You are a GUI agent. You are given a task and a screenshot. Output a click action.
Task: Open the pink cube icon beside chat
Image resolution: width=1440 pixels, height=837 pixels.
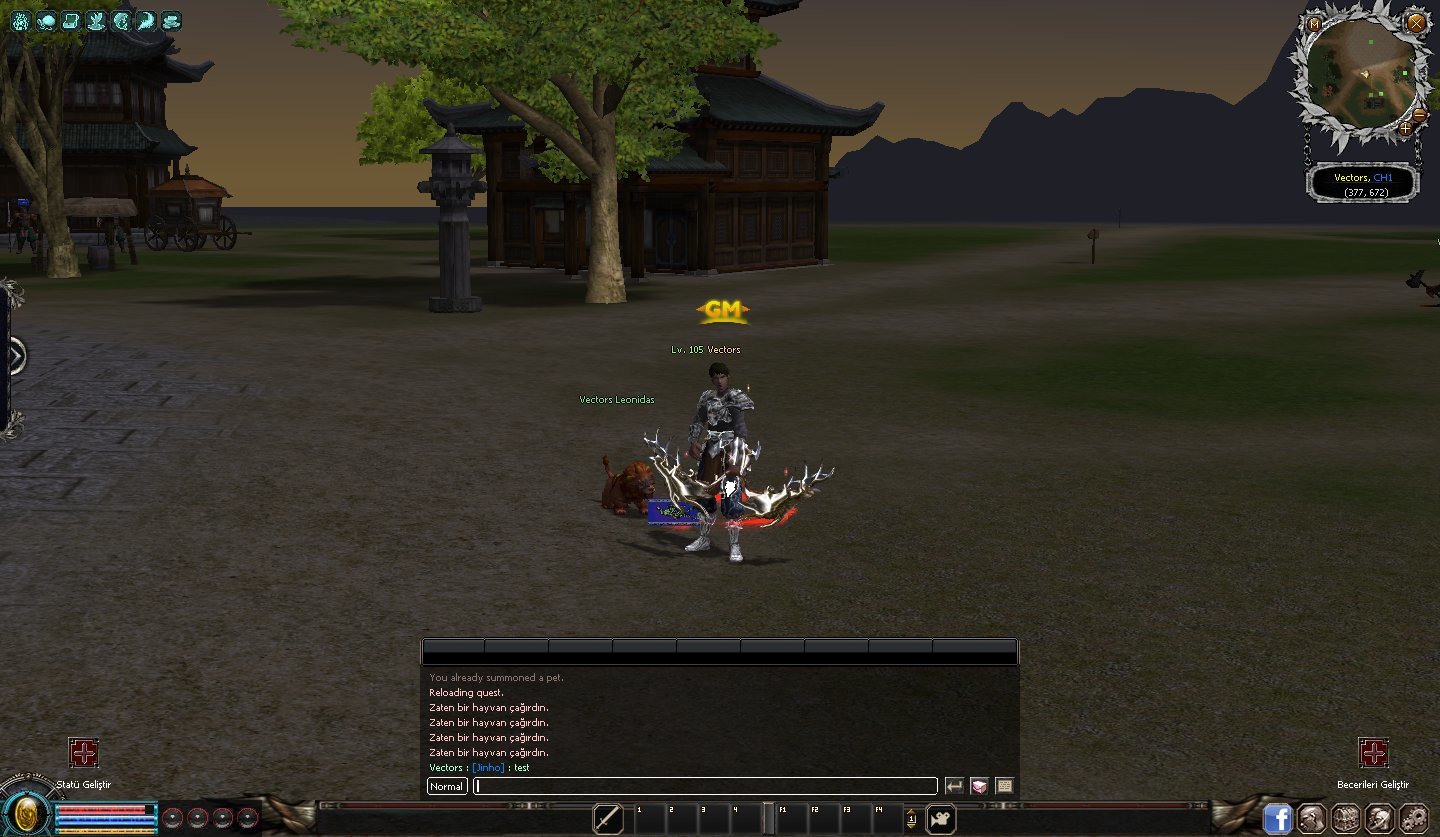point(979,786)
